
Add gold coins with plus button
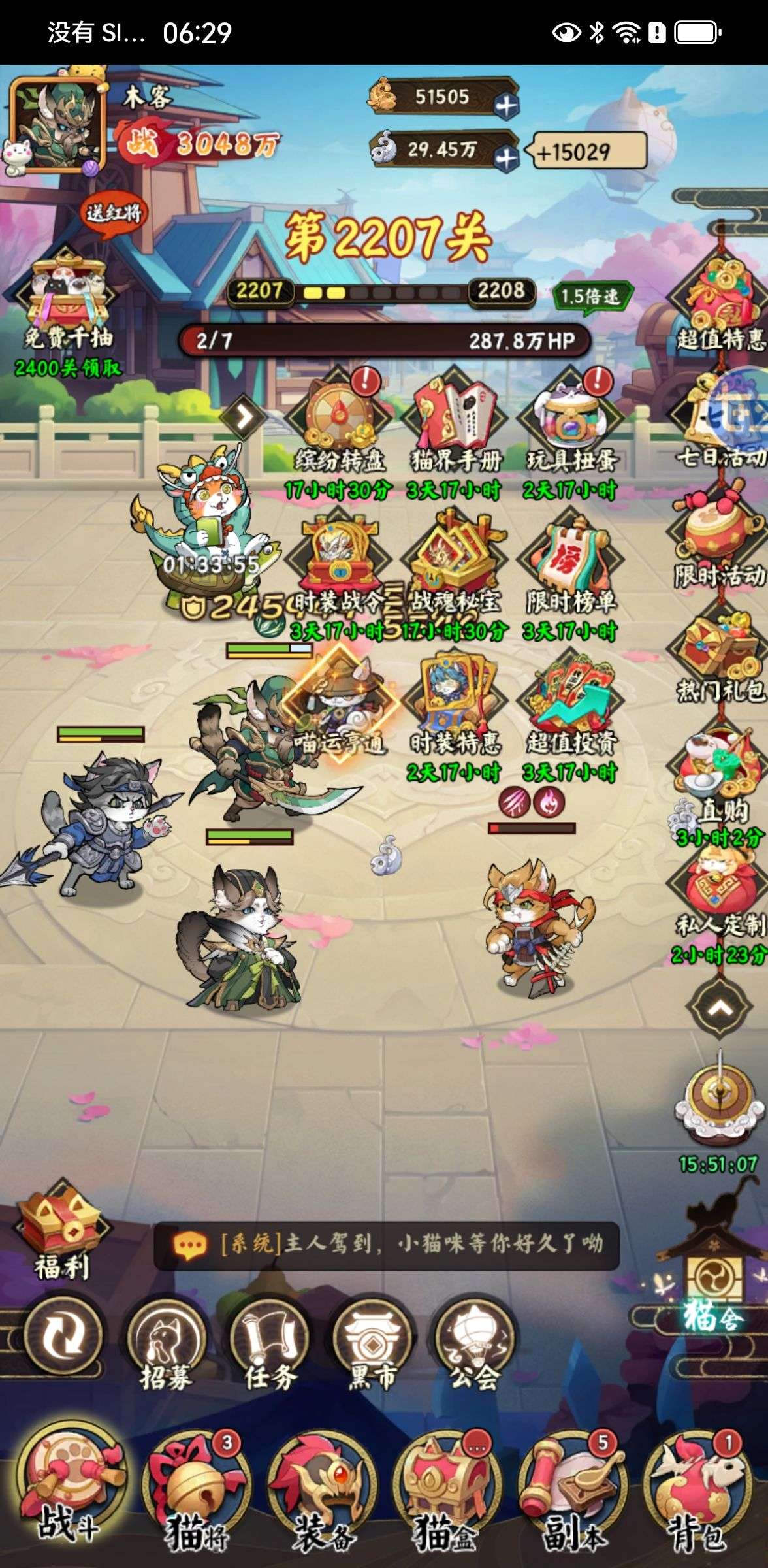tap(506, 105)
